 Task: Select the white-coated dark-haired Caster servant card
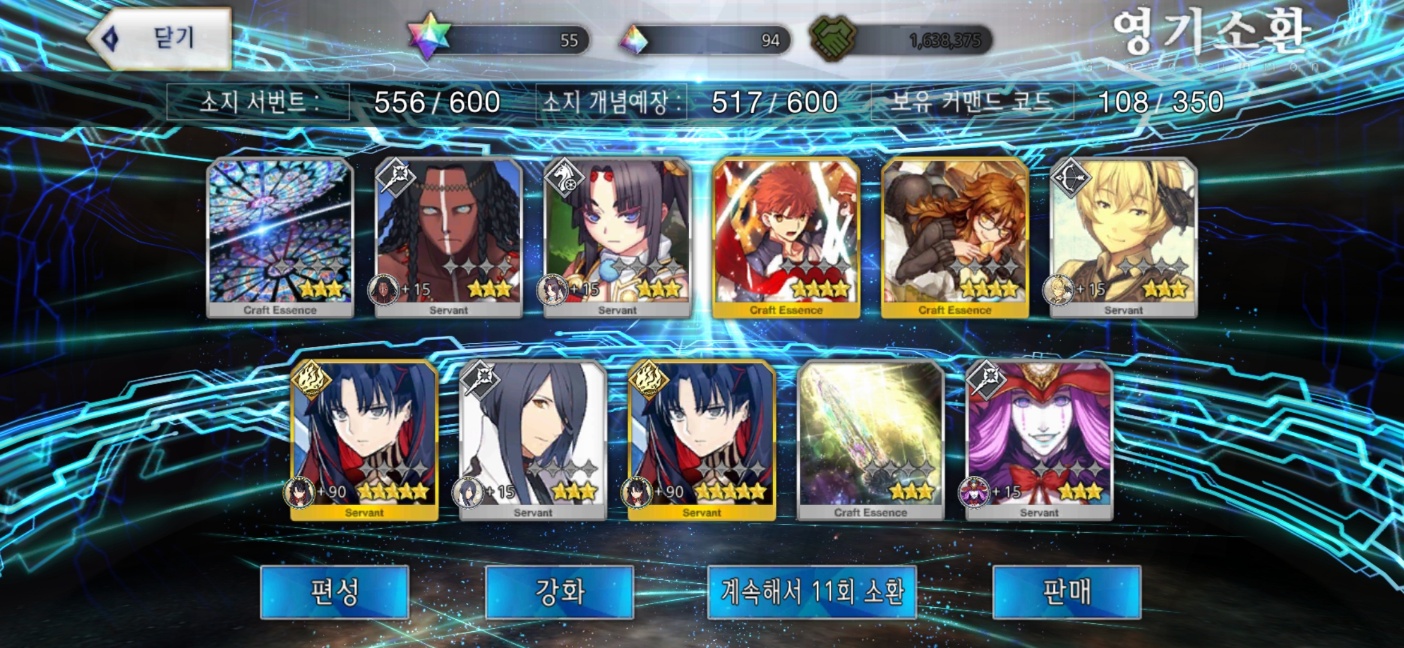coord(533,440)
